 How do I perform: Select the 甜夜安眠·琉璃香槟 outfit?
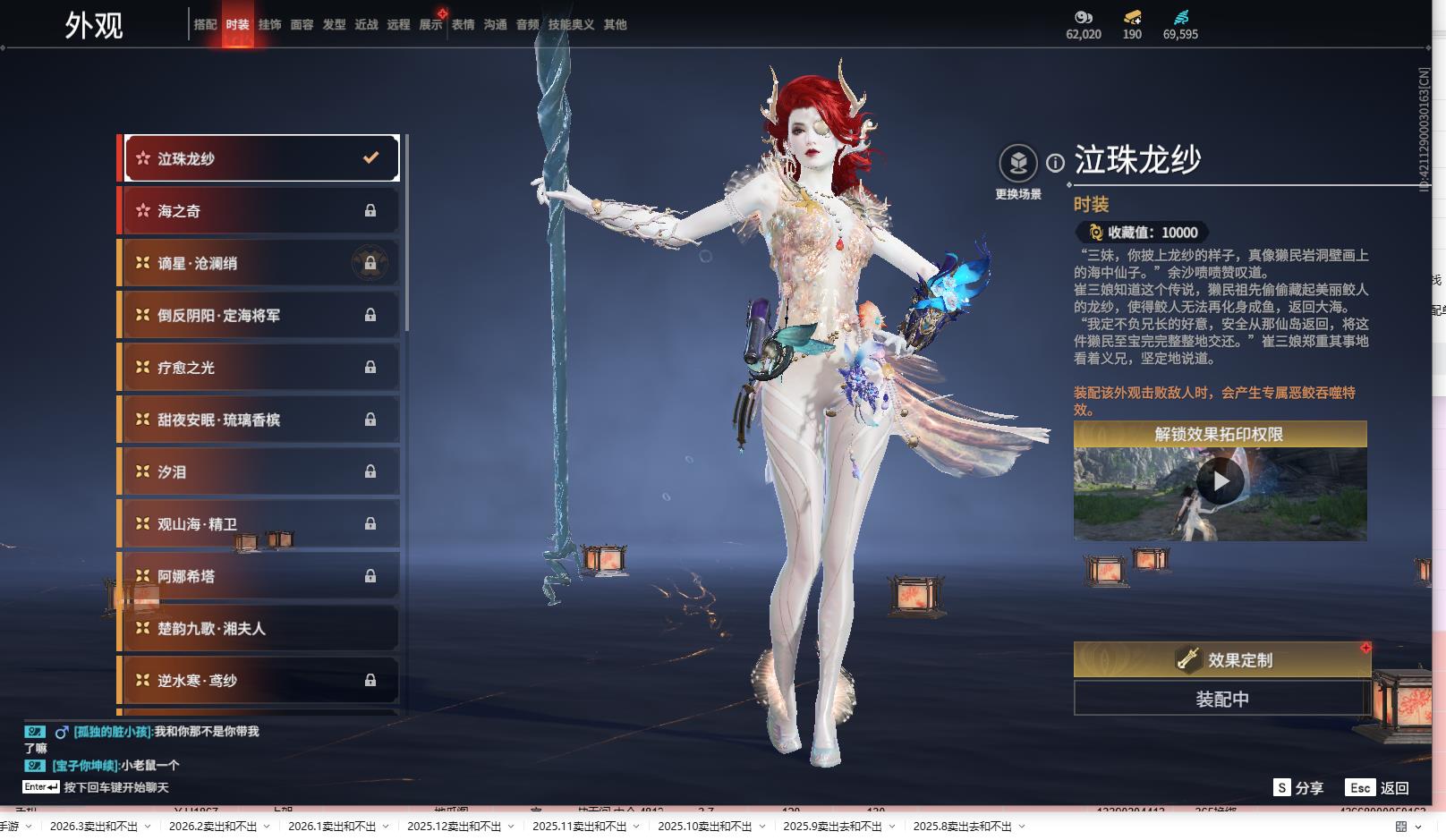[259, 420]
